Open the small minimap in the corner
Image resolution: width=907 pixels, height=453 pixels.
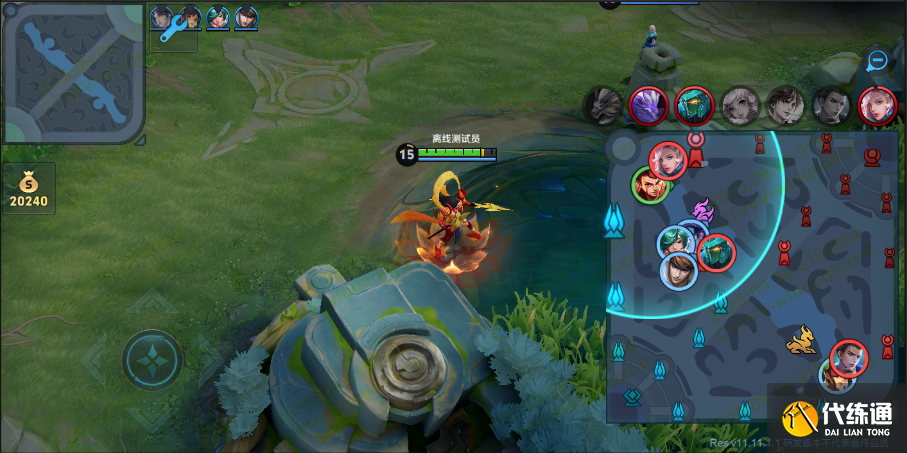click(x=73, y=72)
